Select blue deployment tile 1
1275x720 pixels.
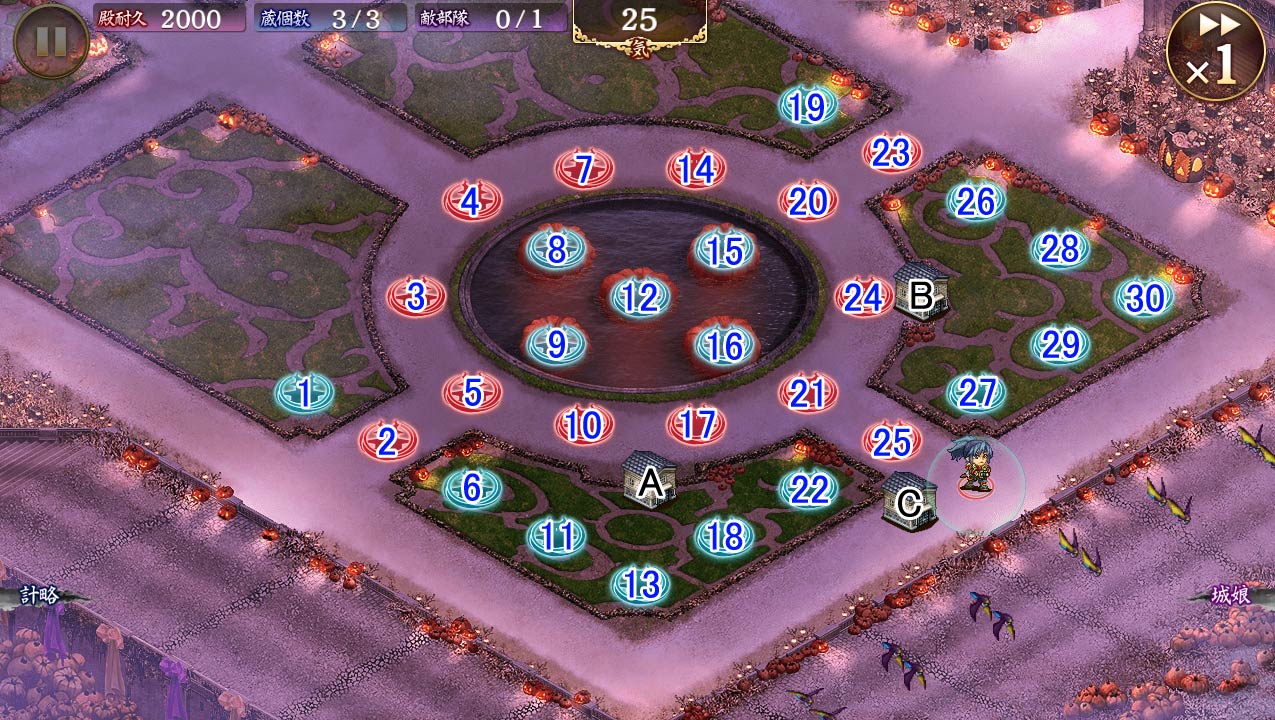pos(304,393)
